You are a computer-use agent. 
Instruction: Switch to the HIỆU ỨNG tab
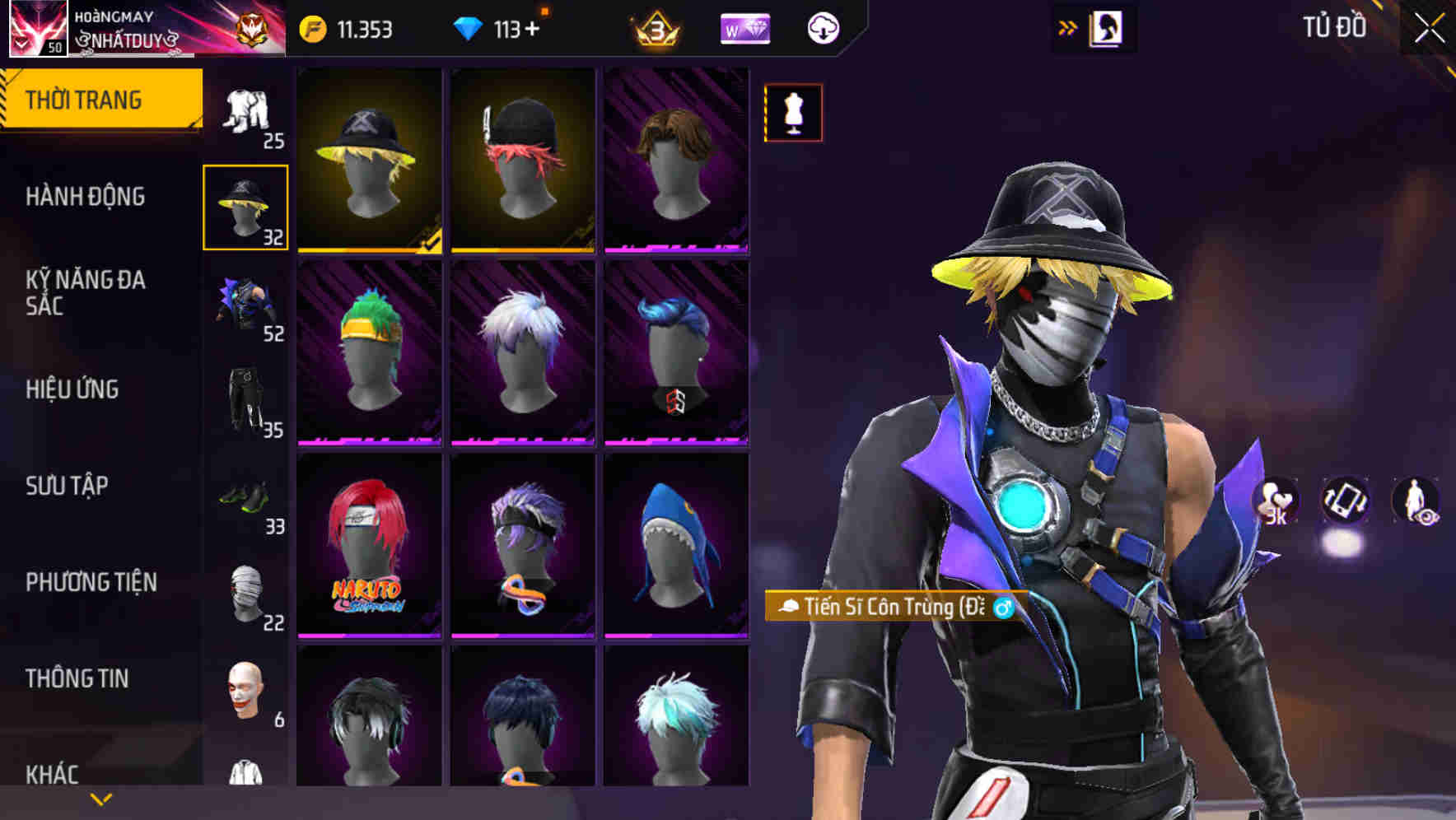tap(72, 389)
